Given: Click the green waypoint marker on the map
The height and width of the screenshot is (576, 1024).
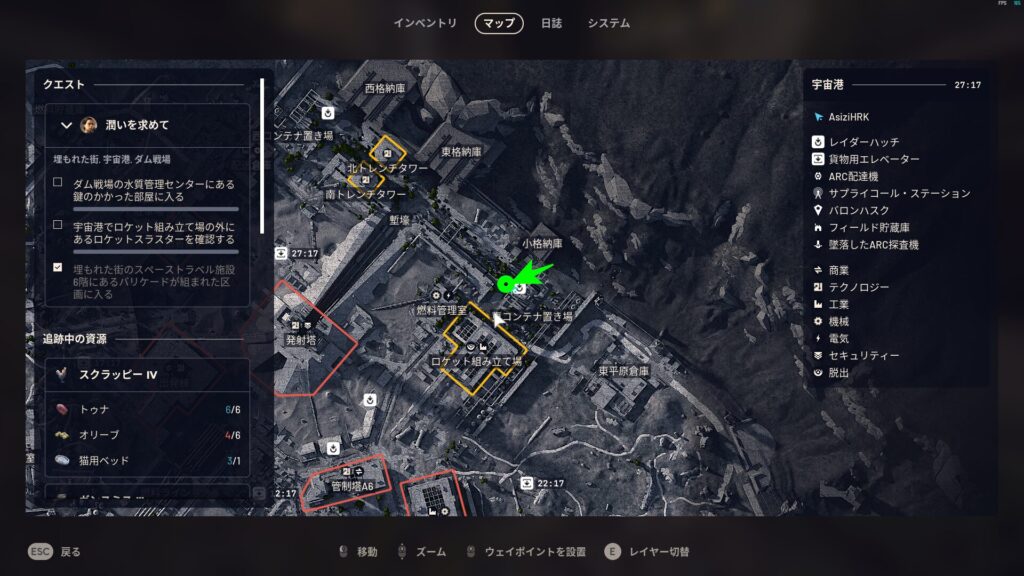Looking at the screenshot, I should pyautogui.click(x=505, y=285).
